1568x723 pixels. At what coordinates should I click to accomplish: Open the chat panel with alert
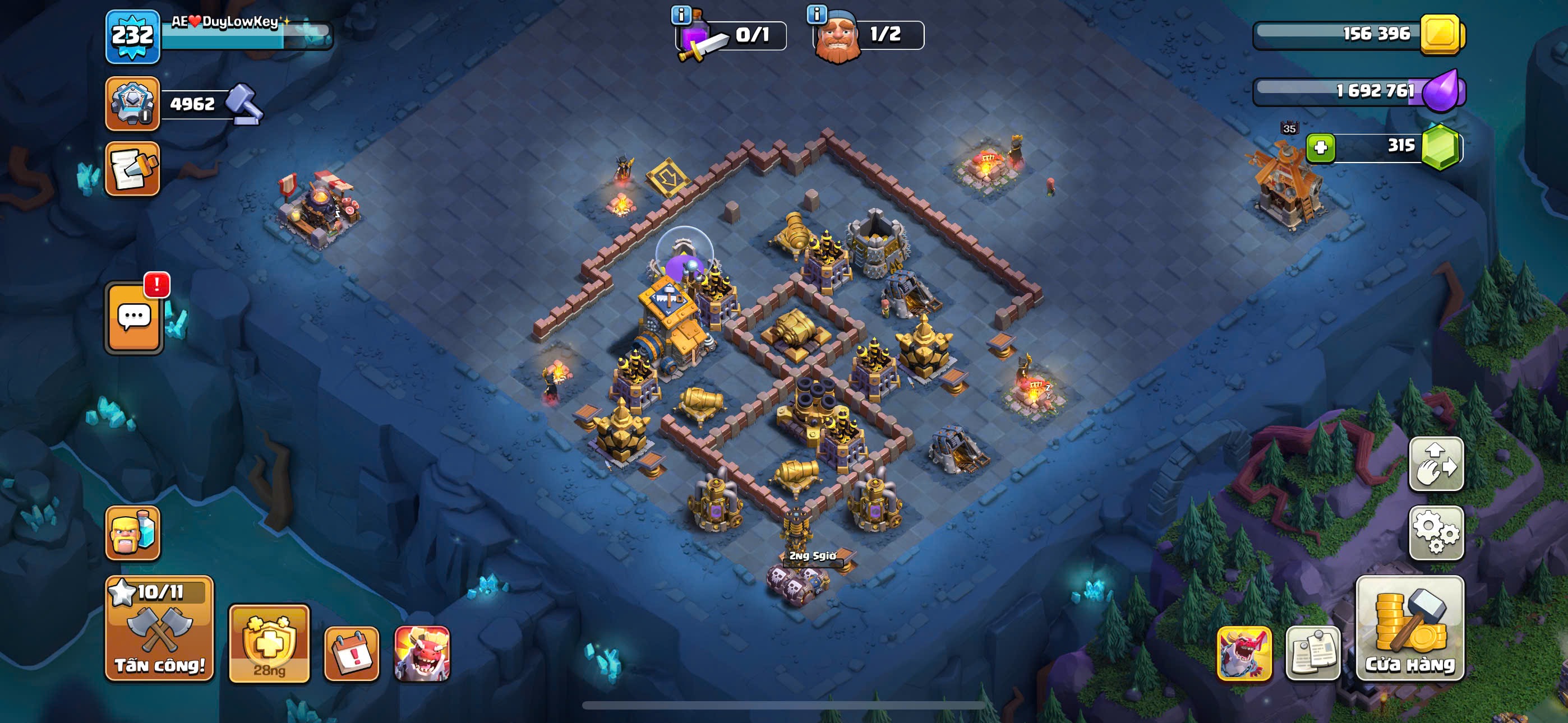point(134,318)
